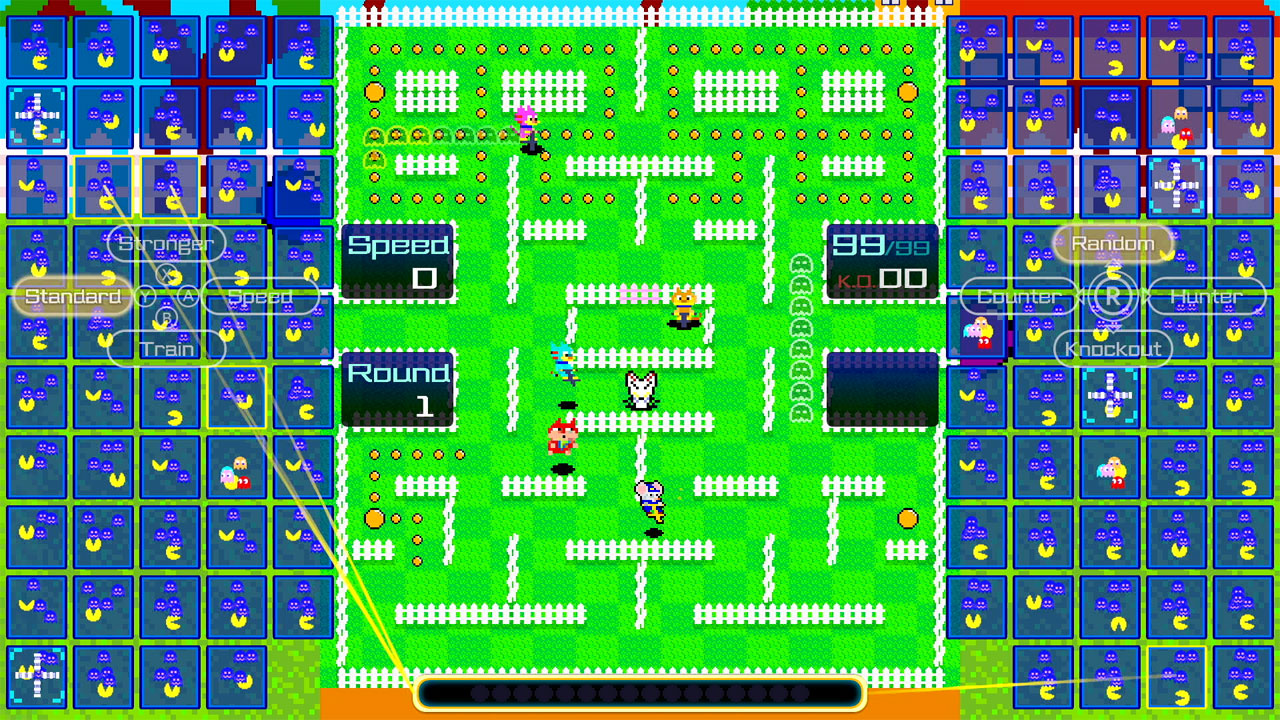The height and width of the screenshot is (720, 1280).
Task: Enable Knockout targeting mode
Action: [x=1112, y=349]
